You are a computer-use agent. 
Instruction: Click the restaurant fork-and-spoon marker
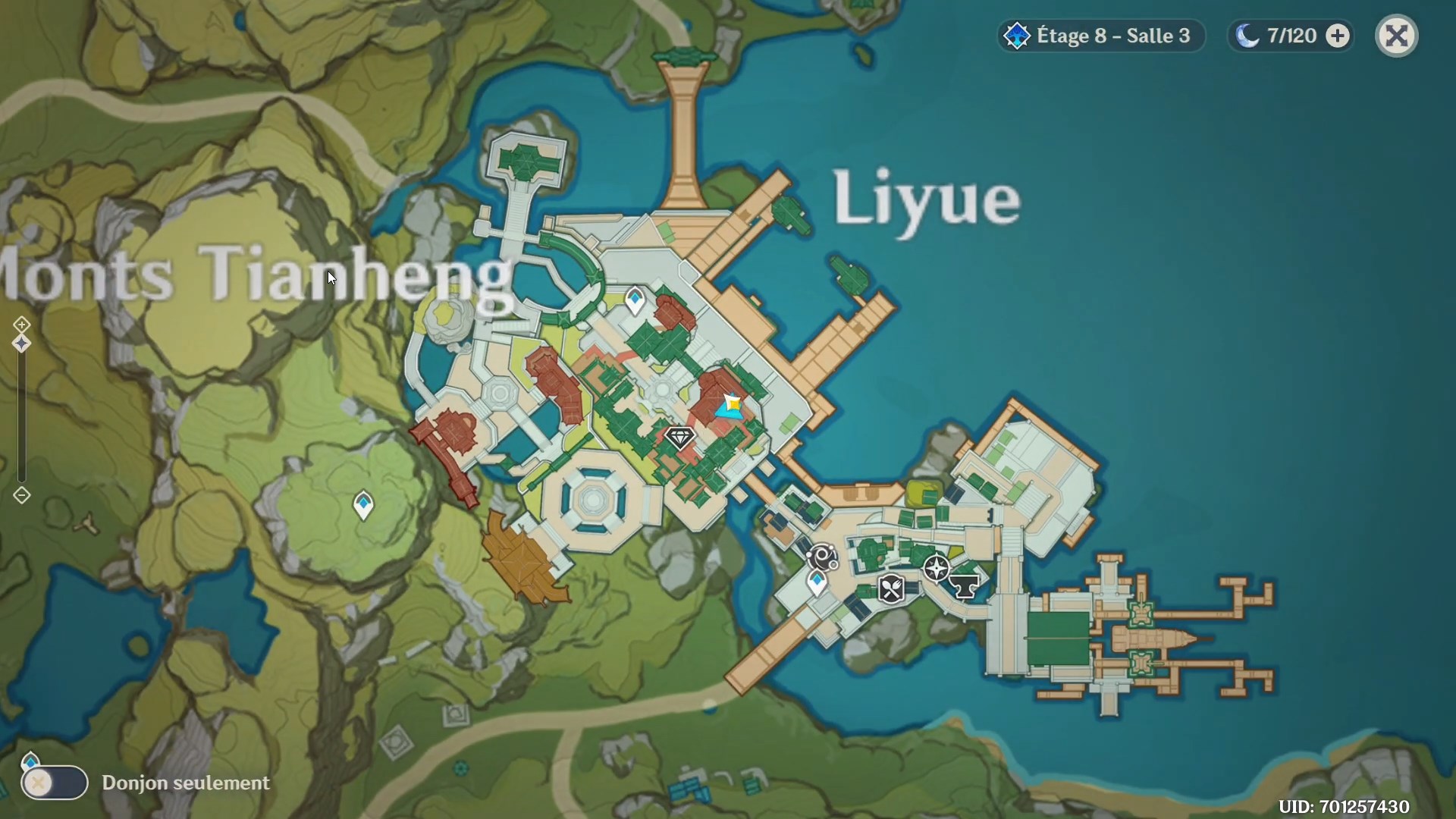pos(892,589)
